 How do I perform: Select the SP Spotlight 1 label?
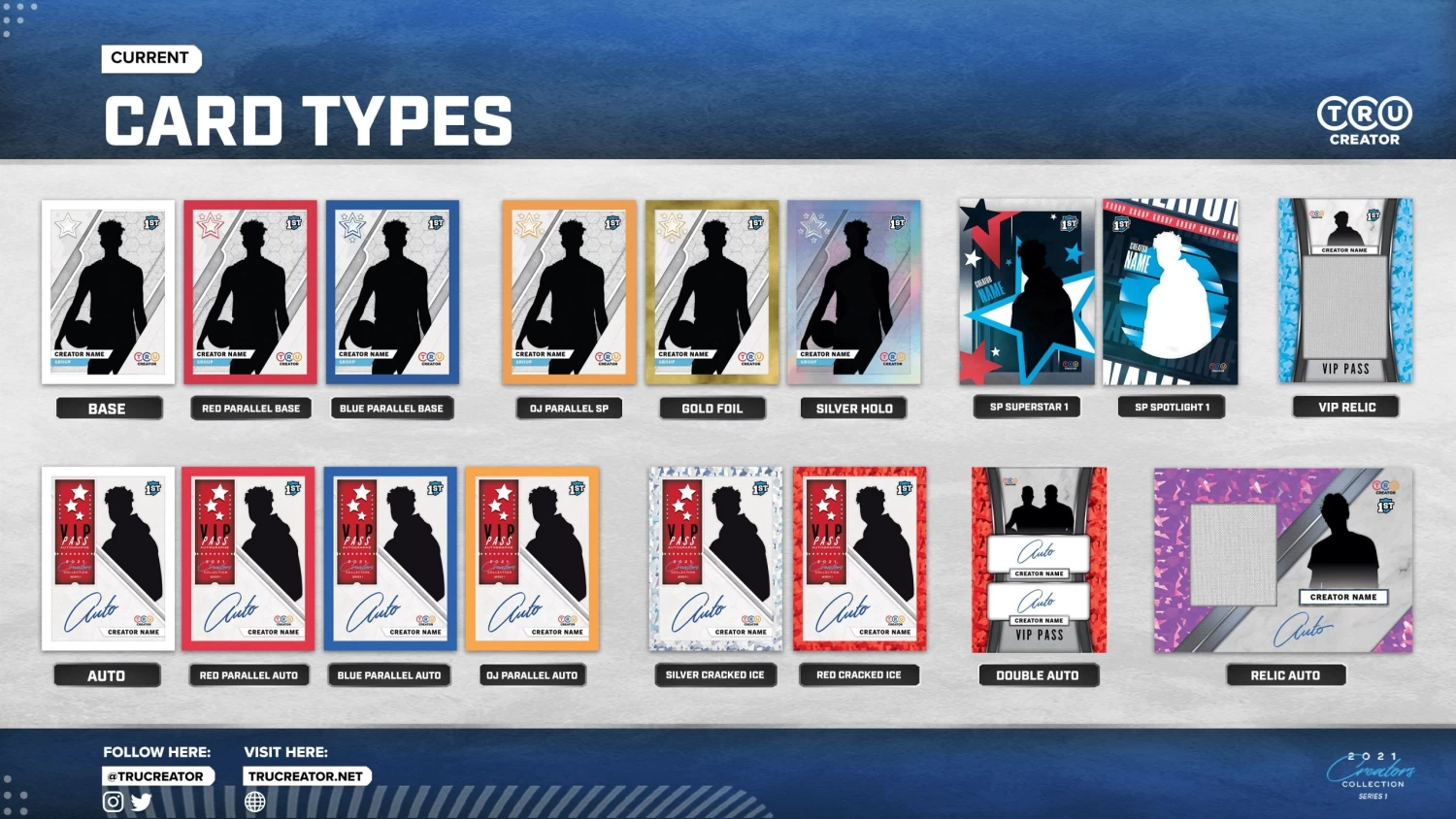[x=1172, y=408]
